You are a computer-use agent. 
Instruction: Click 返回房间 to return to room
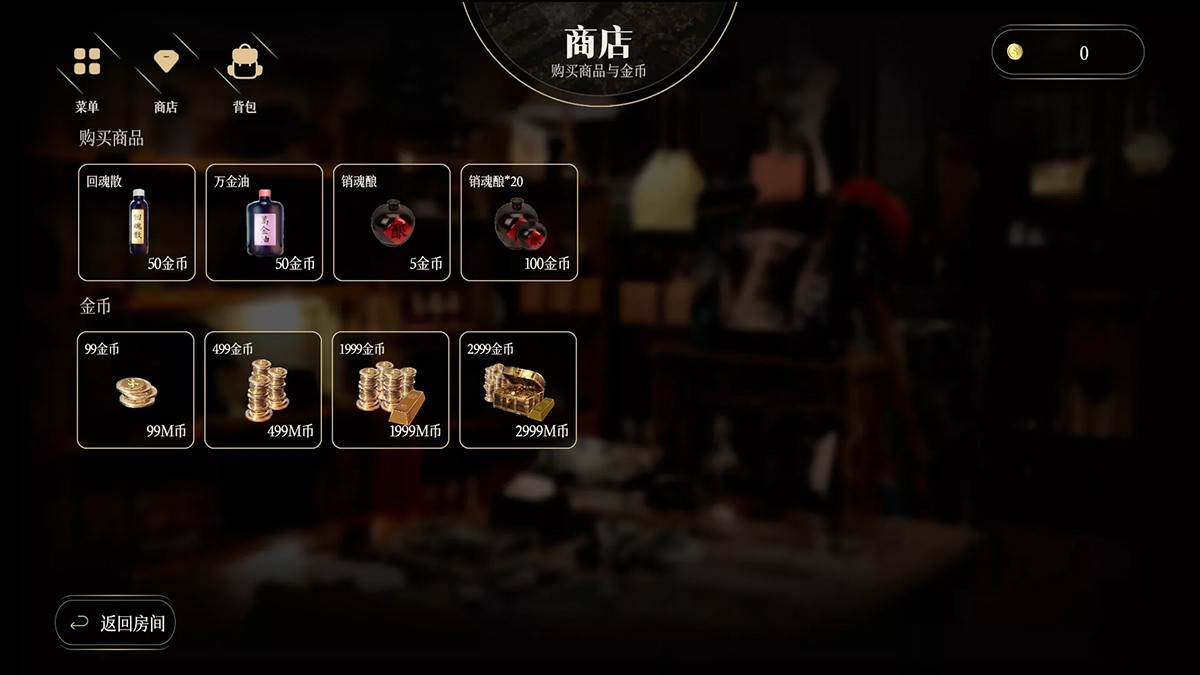[x=116, y=624]
